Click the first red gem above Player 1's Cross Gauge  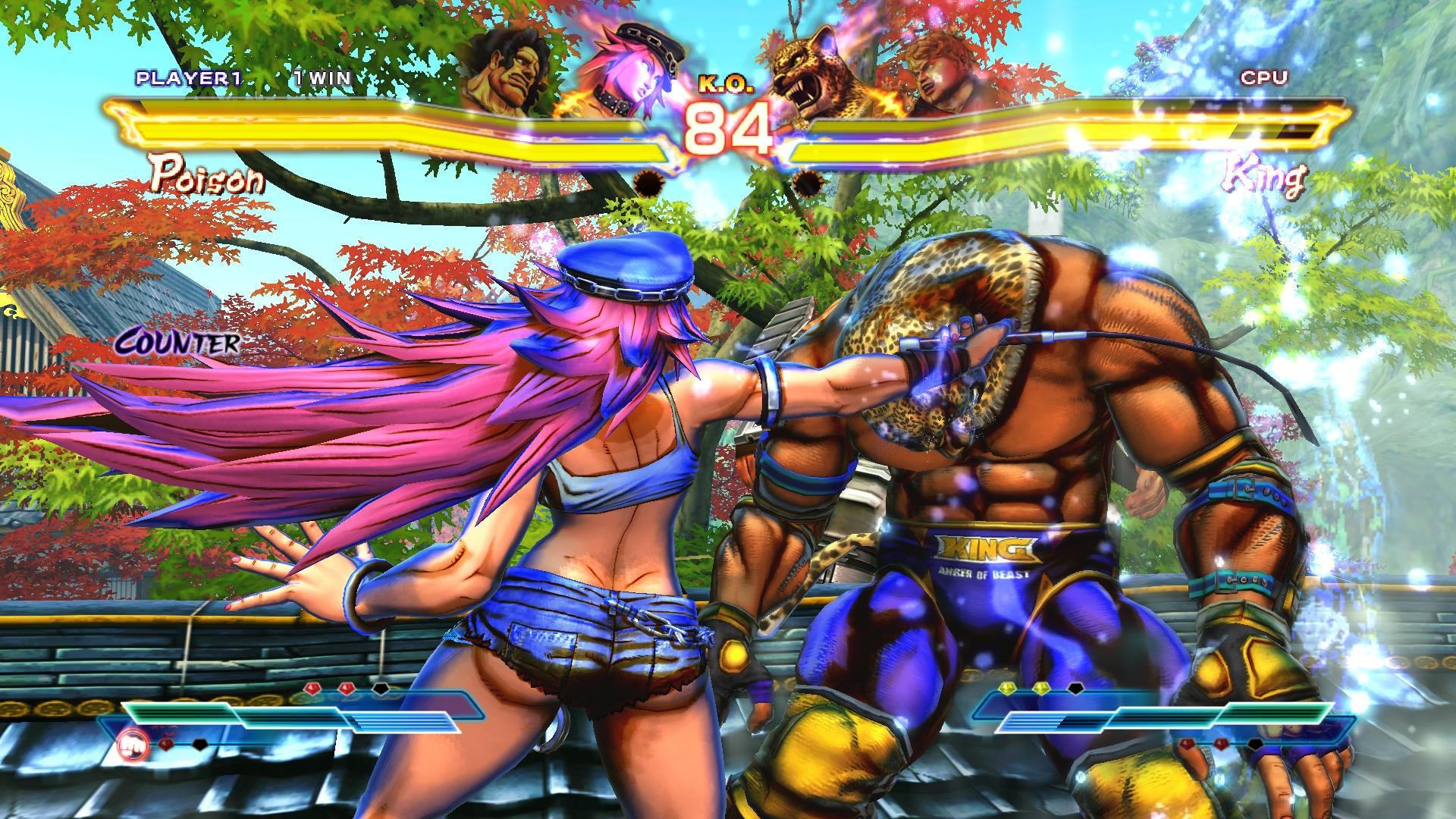click(x=312, y=688)
